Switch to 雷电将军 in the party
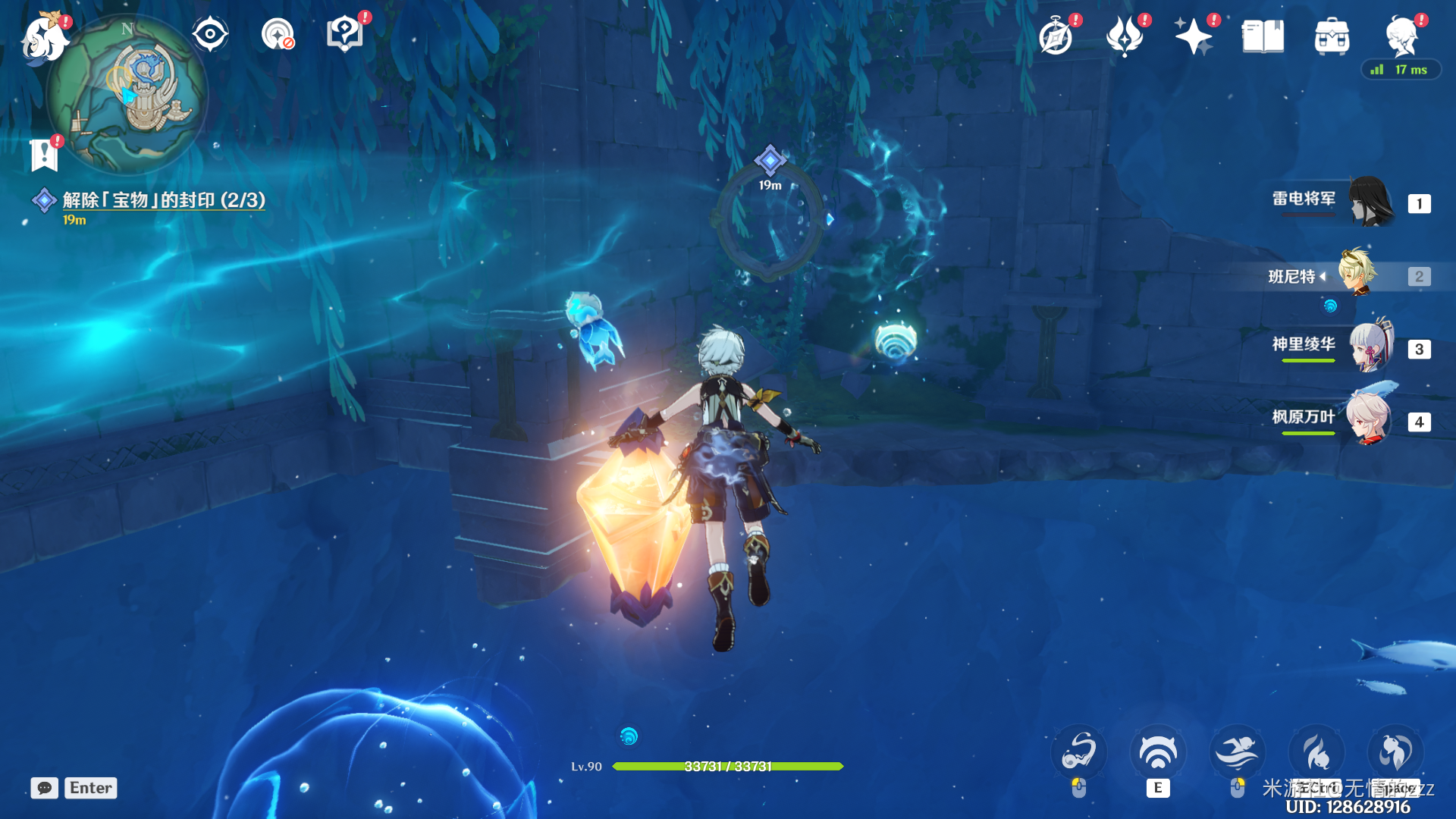The height and width of the screenshot is (819, 1456). [x=1370, y=202]
